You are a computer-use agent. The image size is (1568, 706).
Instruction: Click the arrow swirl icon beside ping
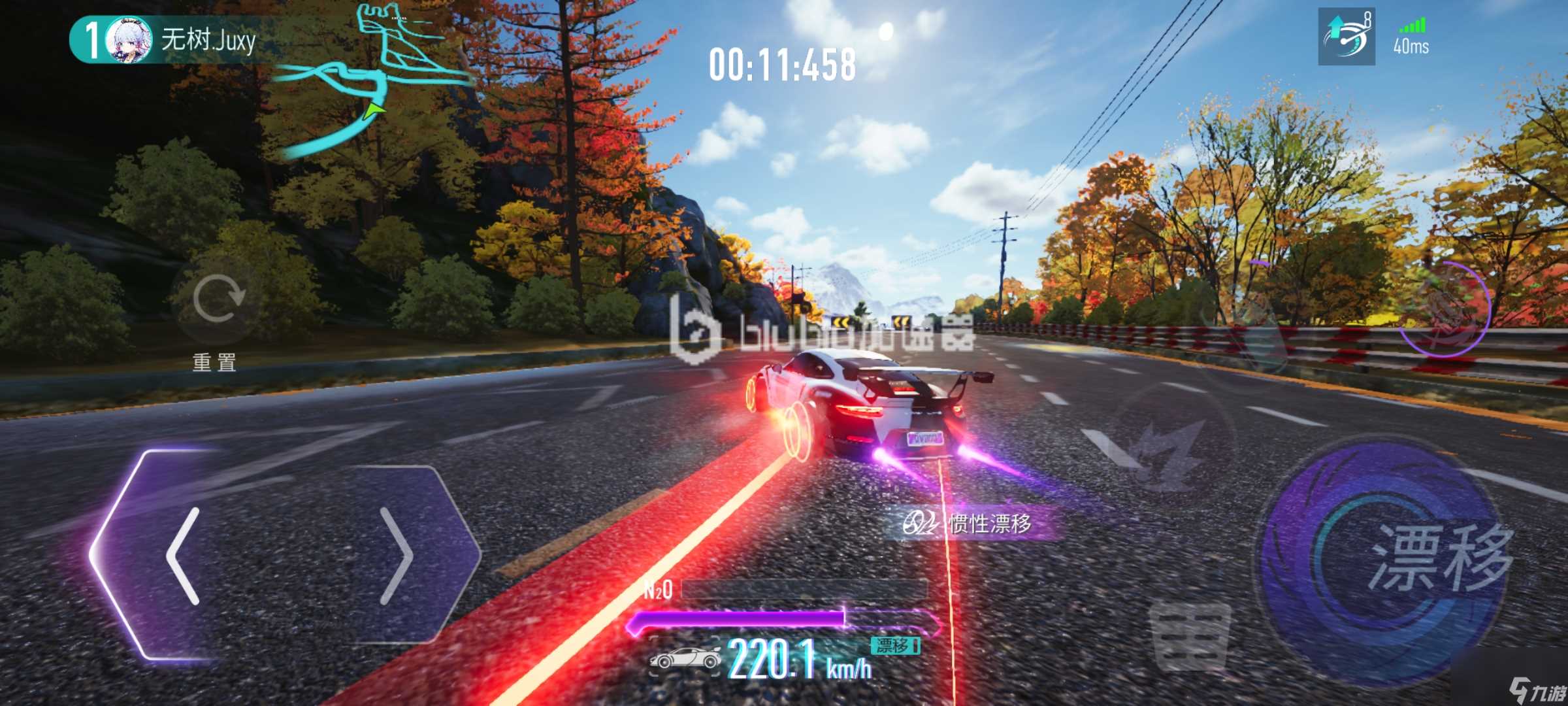point(1346,37)
